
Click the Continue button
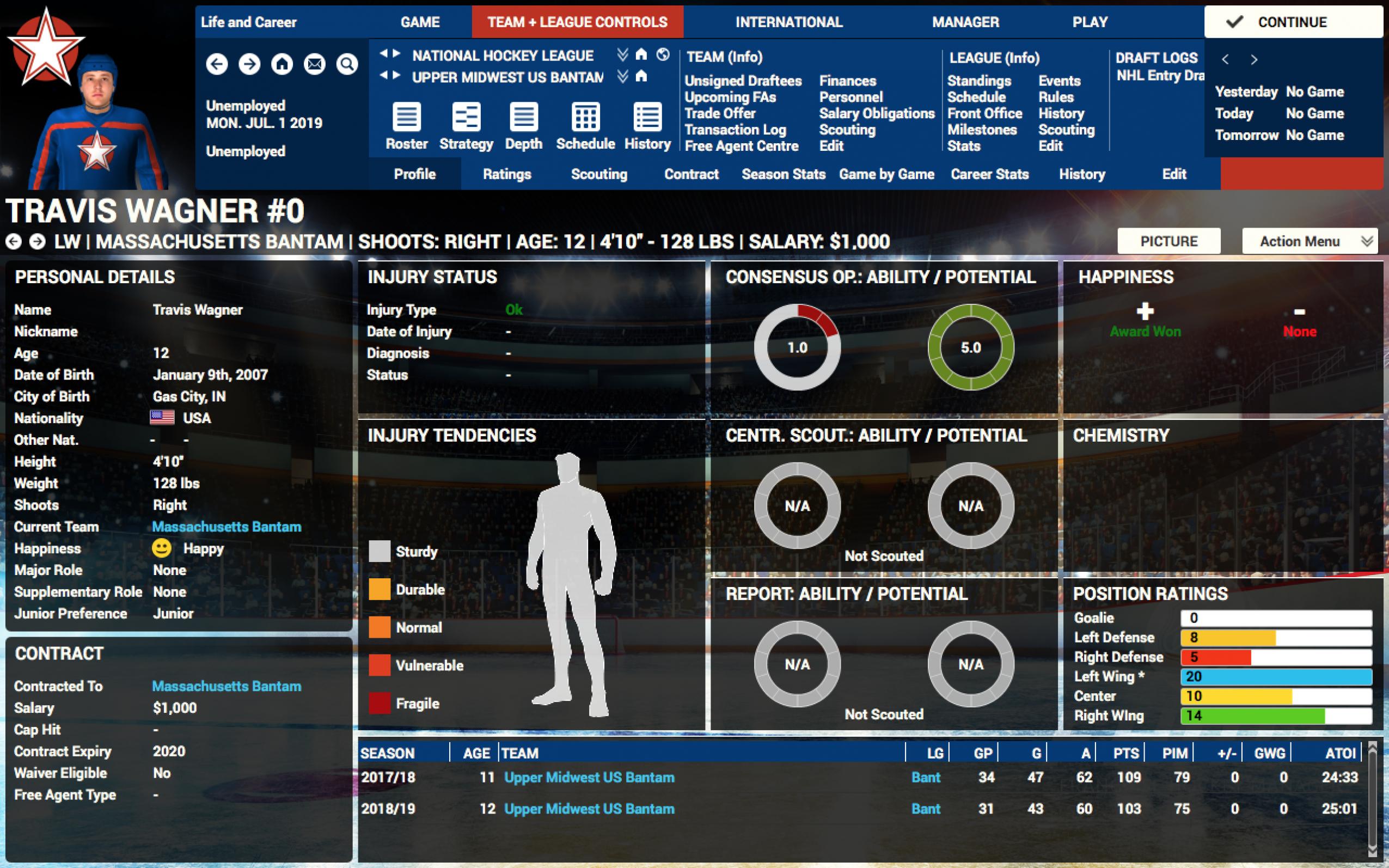(x=1293, y=22)
